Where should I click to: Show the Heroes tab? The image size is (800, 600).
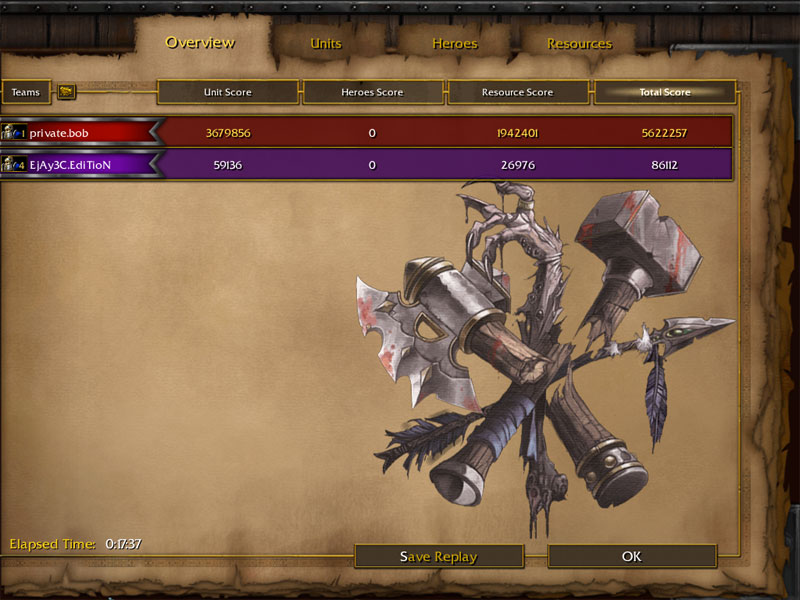(x=455, y=44)
